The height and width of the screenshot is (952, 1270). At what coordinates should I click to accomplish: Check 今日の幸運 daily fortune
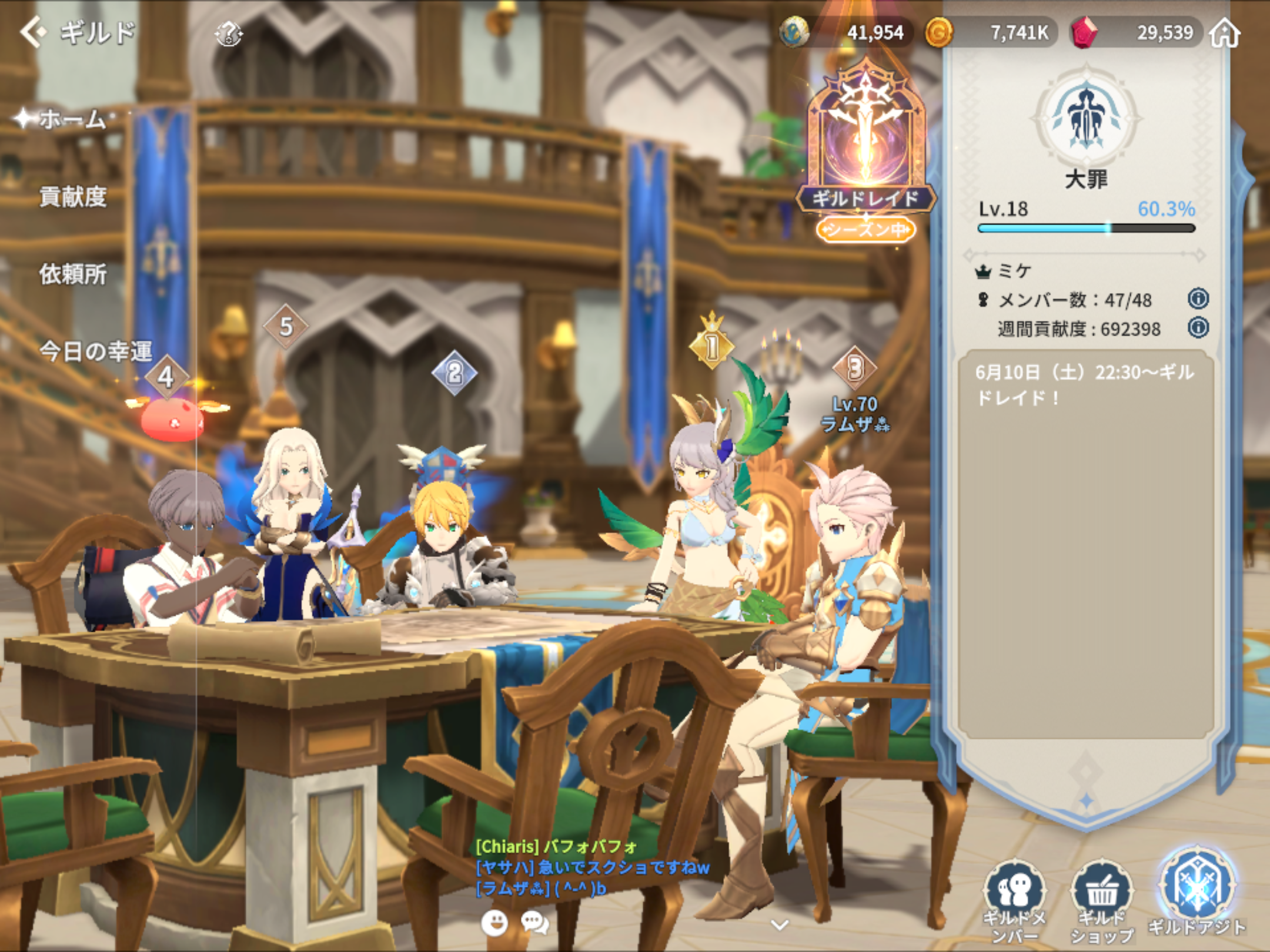(95, 351)
